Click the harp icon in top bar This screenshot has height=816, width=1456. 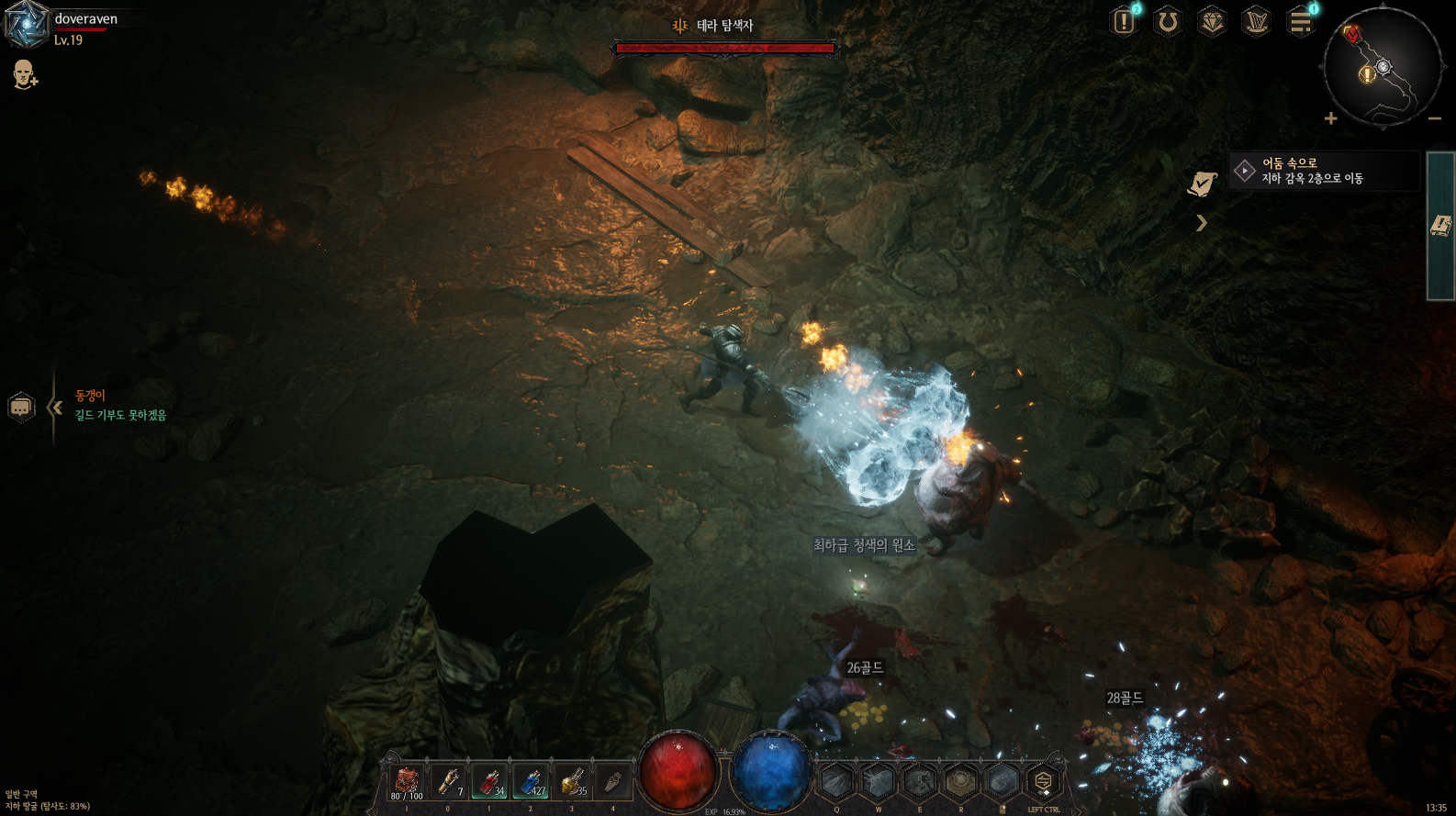(x=1256, y=21)
